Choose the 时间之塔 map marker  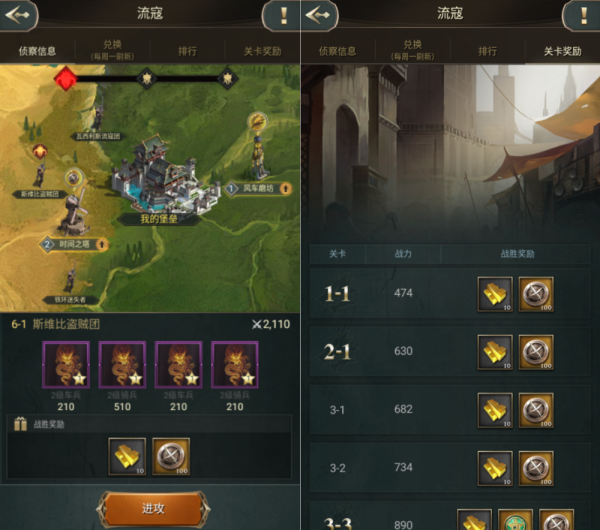point(74,243)
